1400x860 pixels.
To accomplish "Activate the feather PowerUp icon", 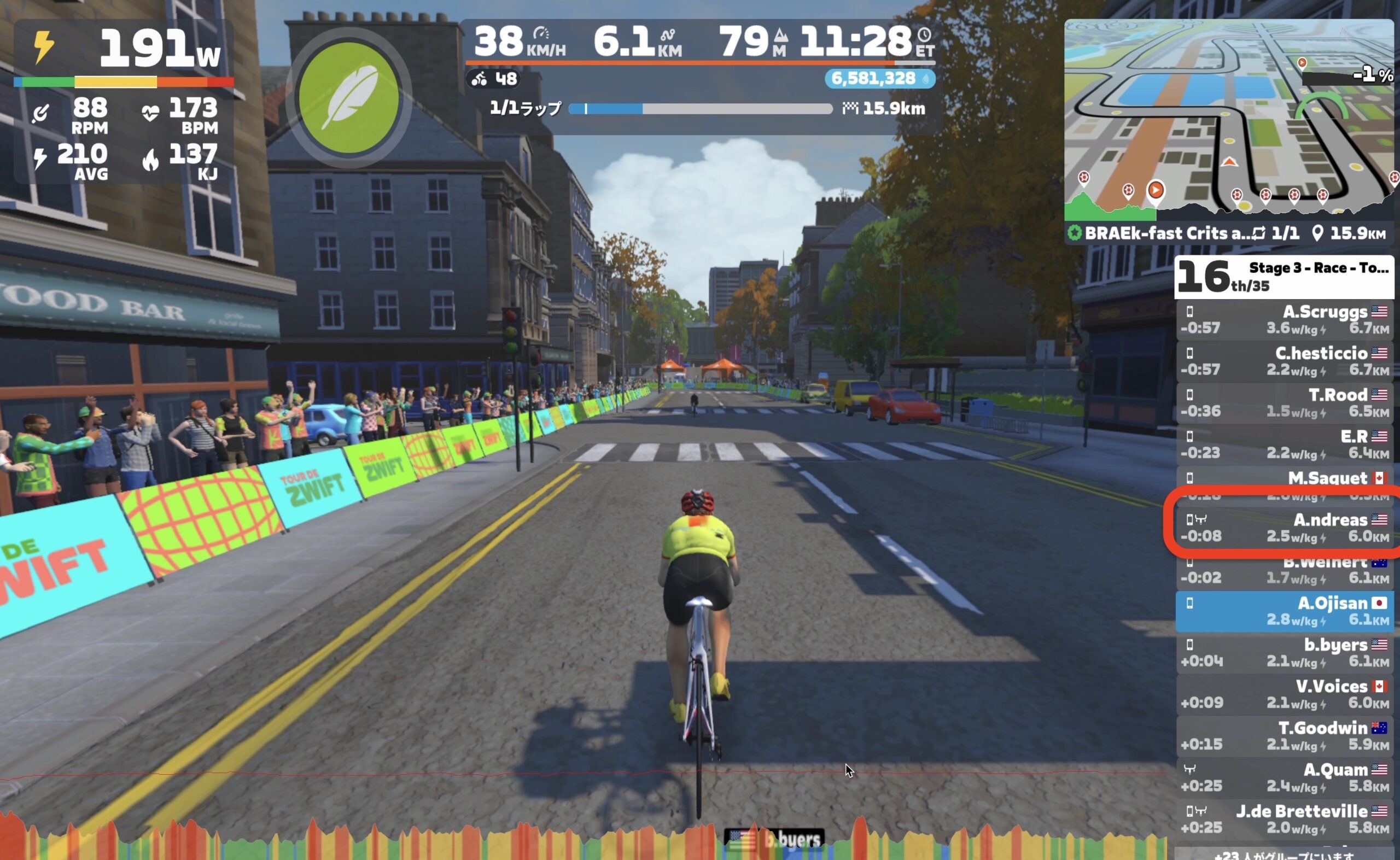I will click(349, 97).
